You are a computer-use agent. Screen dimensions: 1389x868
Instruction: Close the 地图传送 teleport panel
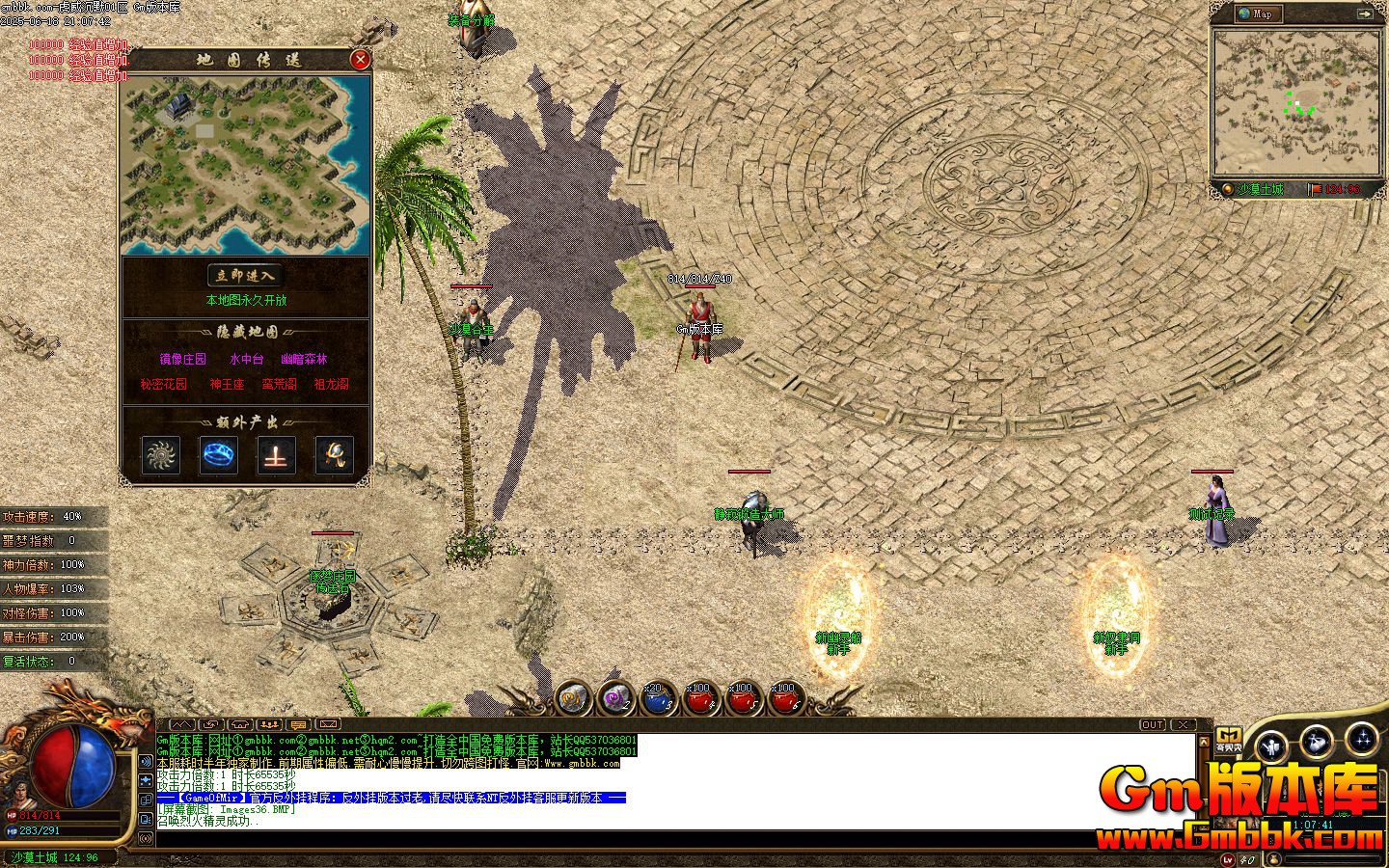(x=360, y=60)
